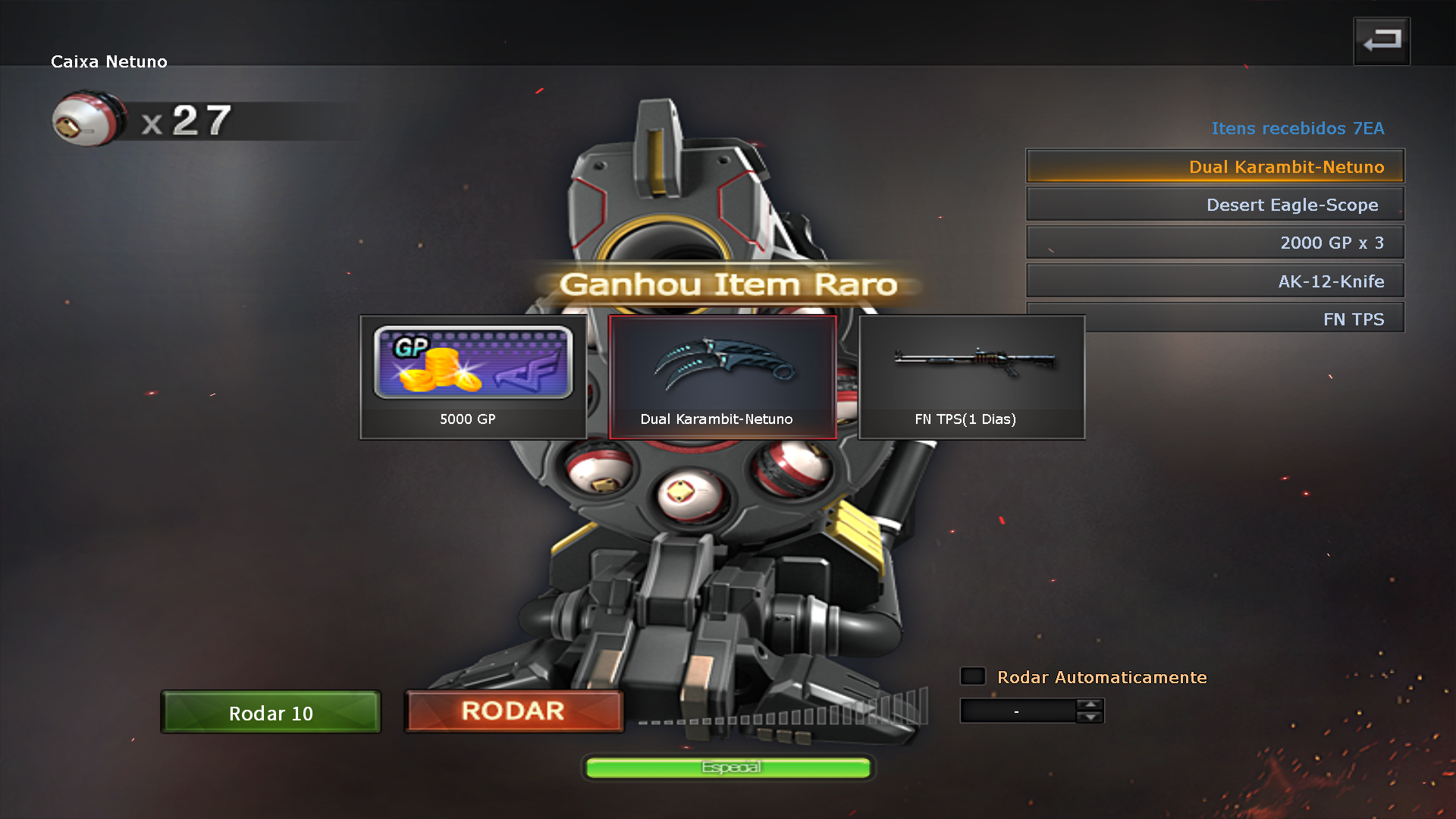
Task: Select the highlighted Dual Karambit-Netuno entry
Action: 1213,166
